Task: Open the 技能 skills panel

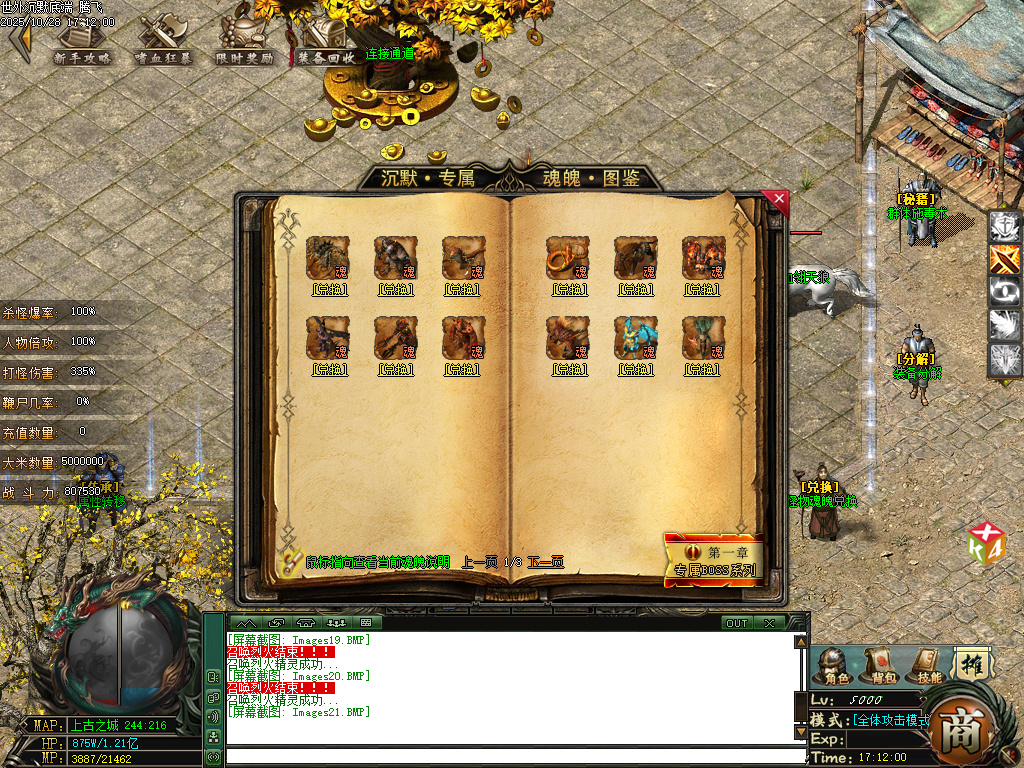Action: click(x=928, y=665)
